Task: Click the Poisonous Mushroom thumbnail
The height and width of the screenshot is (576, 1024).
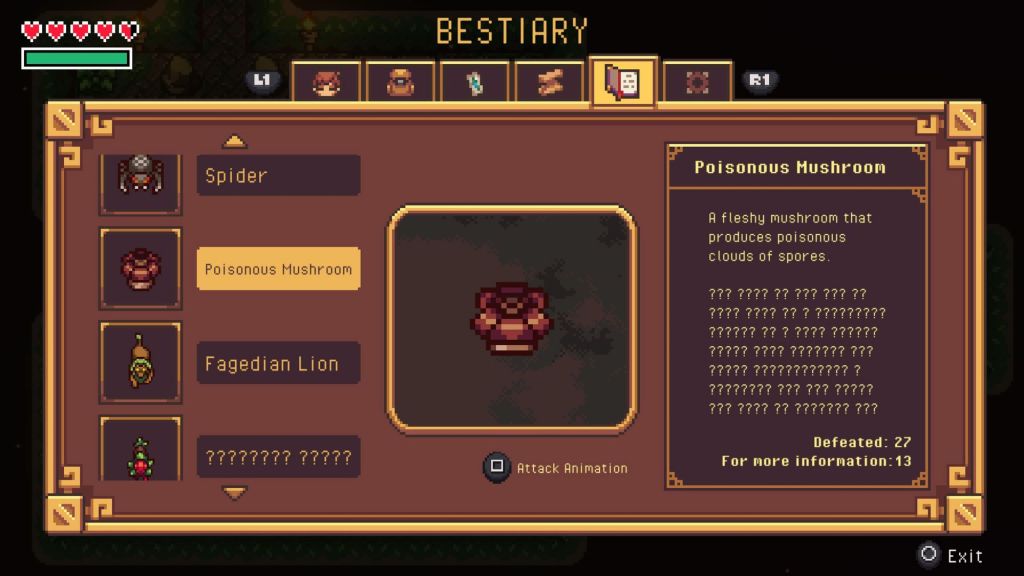Action: click(140, 268)
